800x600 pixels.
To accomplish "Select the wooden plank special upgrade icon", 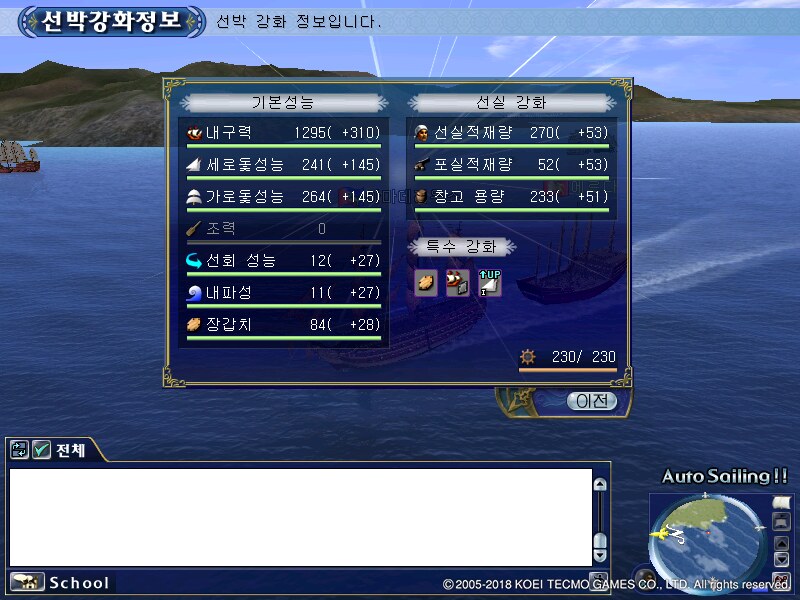I will click(426, 283).
